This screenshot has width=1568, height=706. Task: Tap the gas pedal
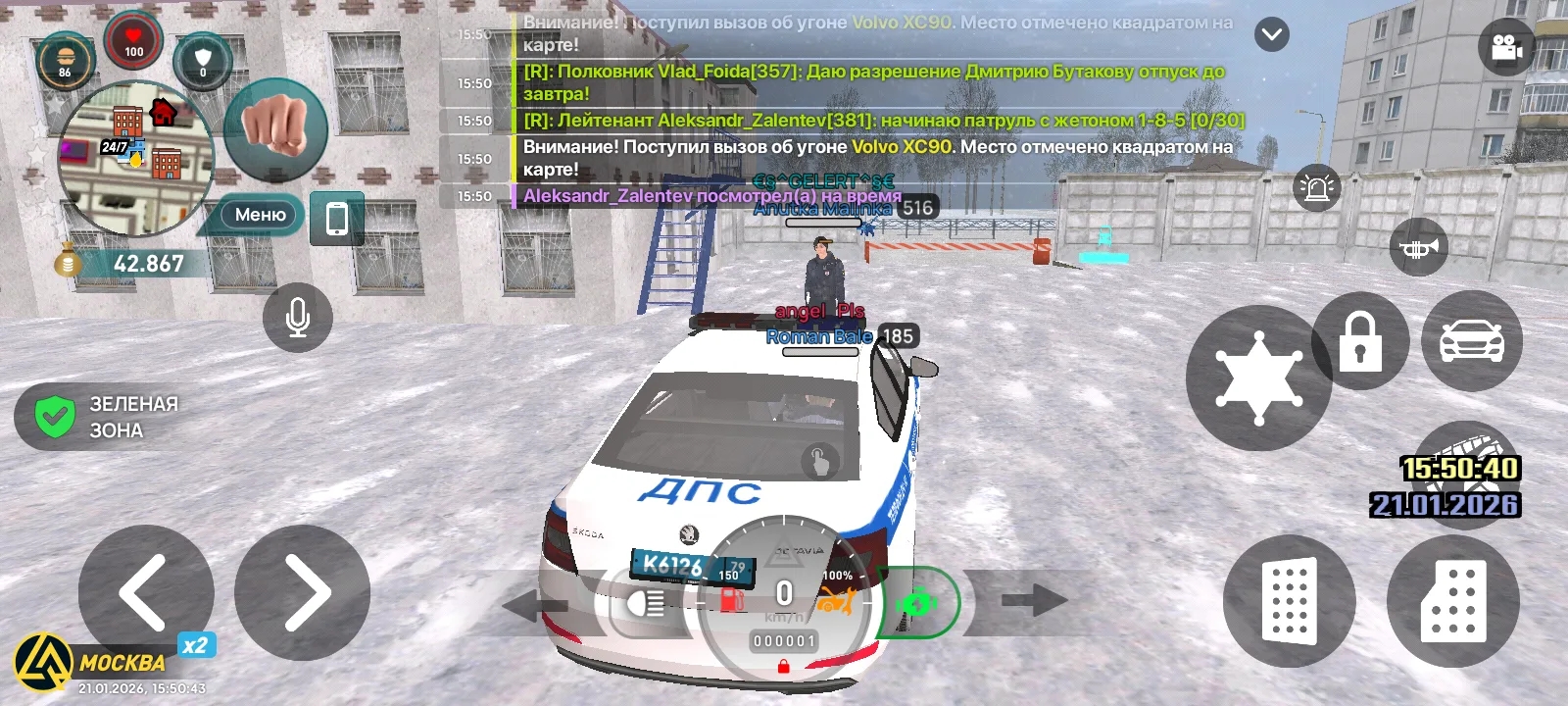(1452, 600)
